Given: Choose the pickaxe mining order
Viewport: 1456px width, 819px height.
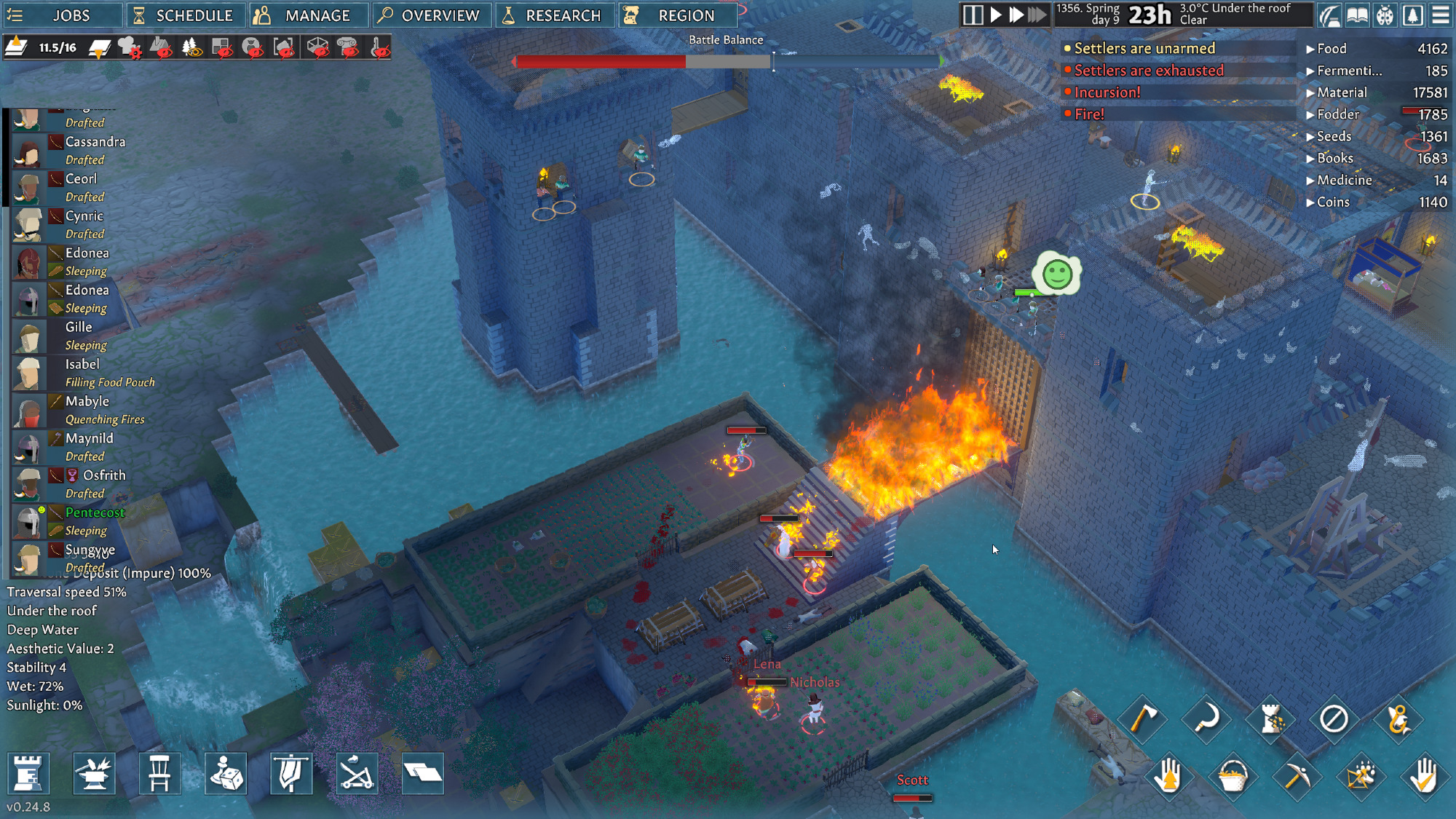Looking at the screenshot, I should [1297, 776].
